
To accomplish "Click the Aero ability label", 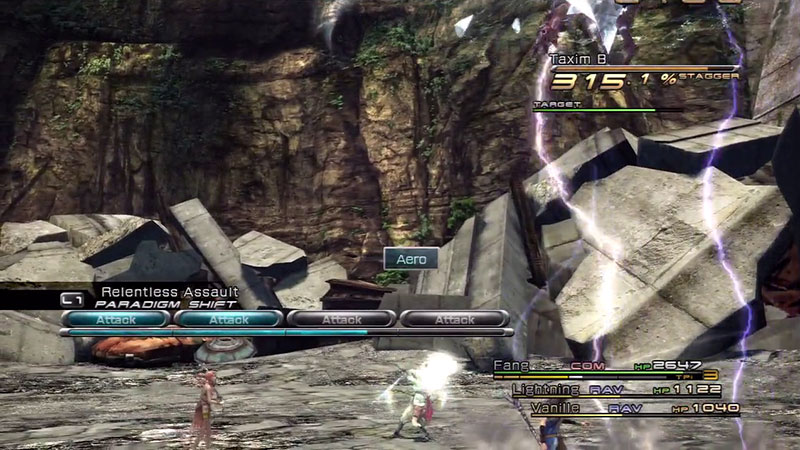I will [x=411, y=259].
